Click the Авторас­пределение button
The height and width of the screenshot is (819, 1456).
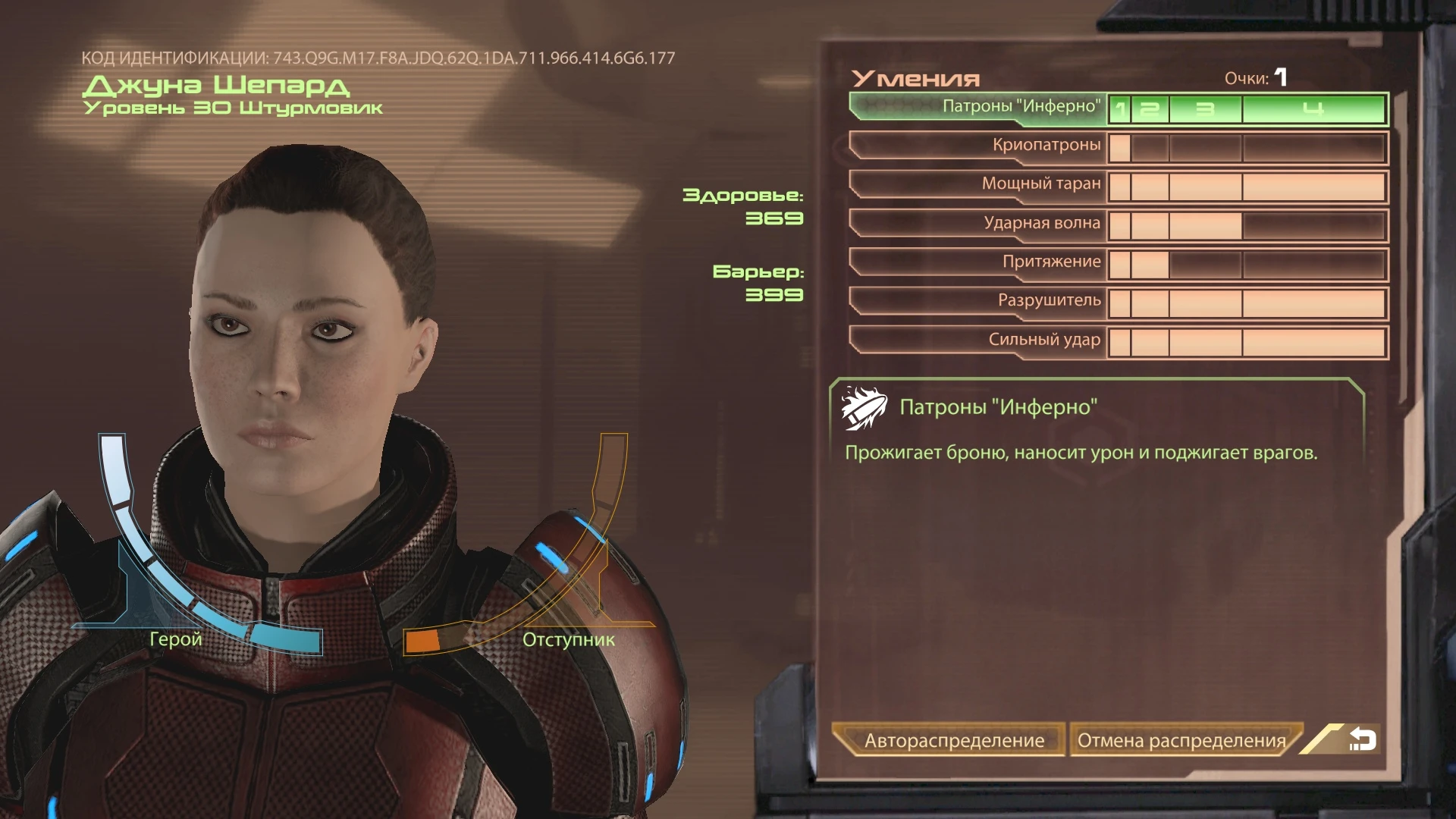(x=952, y=741)
